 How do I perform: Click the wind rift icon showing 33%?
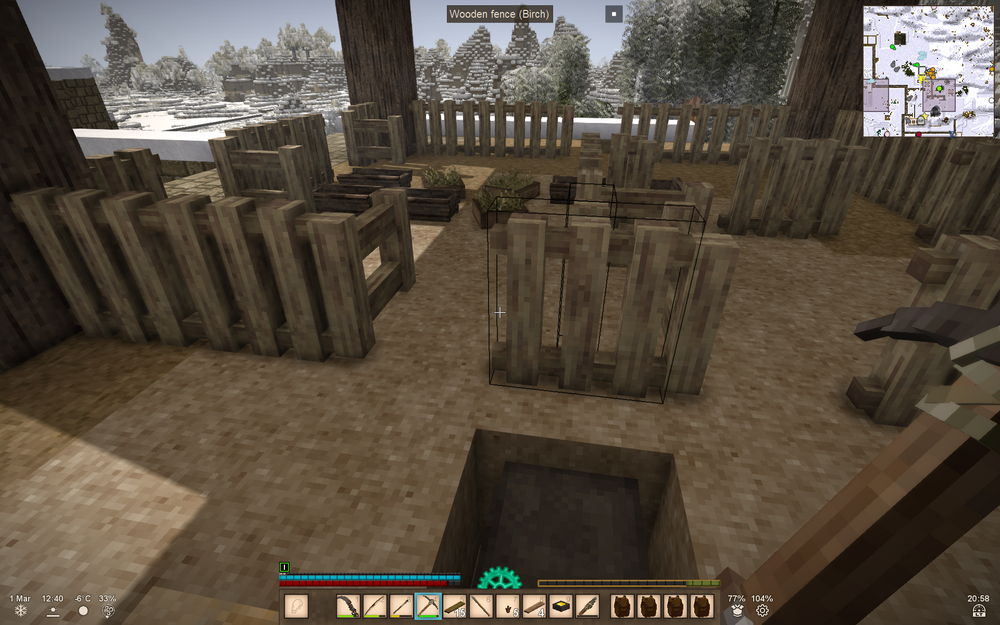coord(107,611)
